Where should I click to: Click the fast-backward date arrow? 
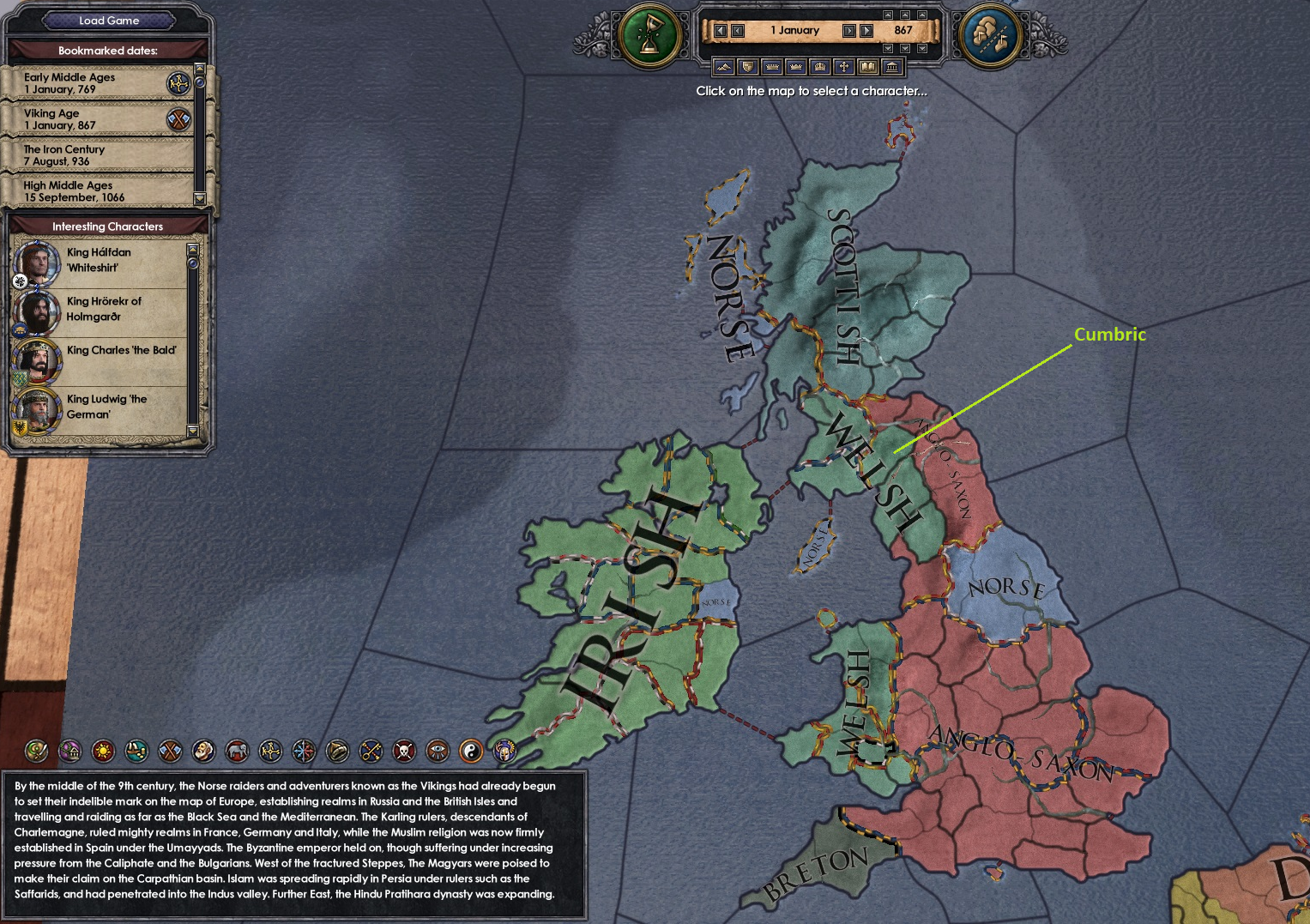point(721,31)
